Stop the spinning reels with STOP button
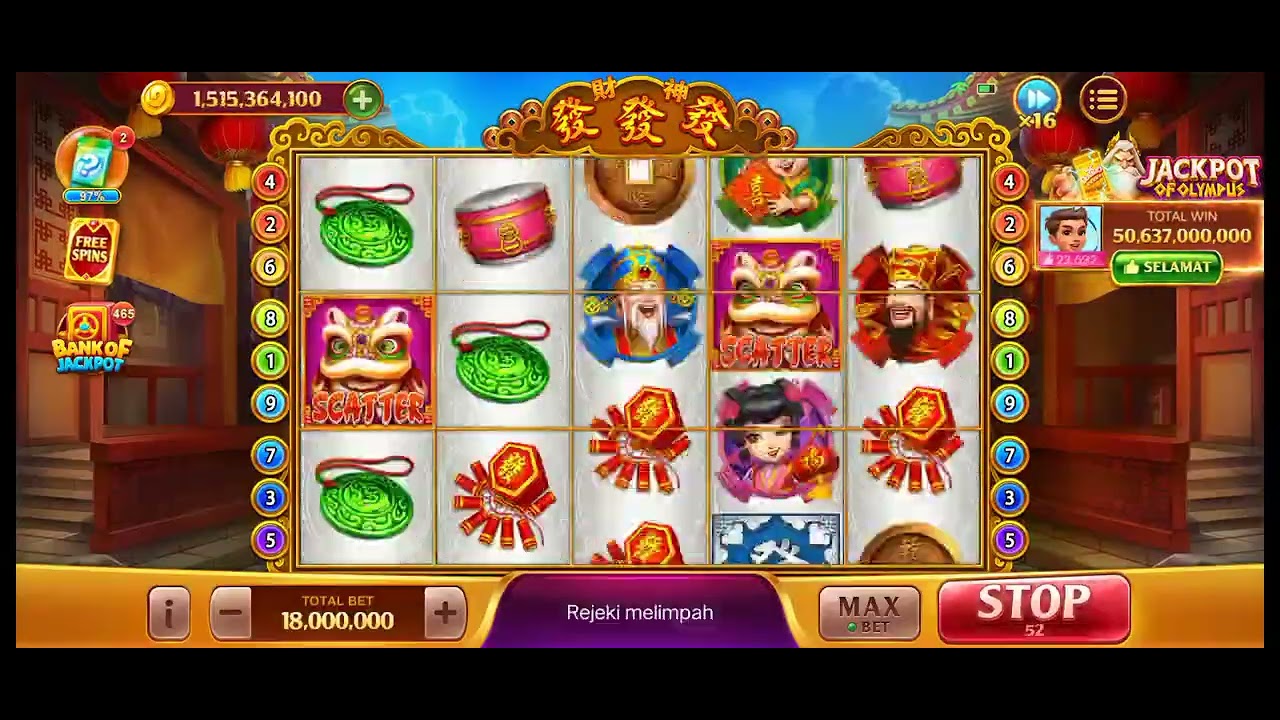 coord(1034,607)
